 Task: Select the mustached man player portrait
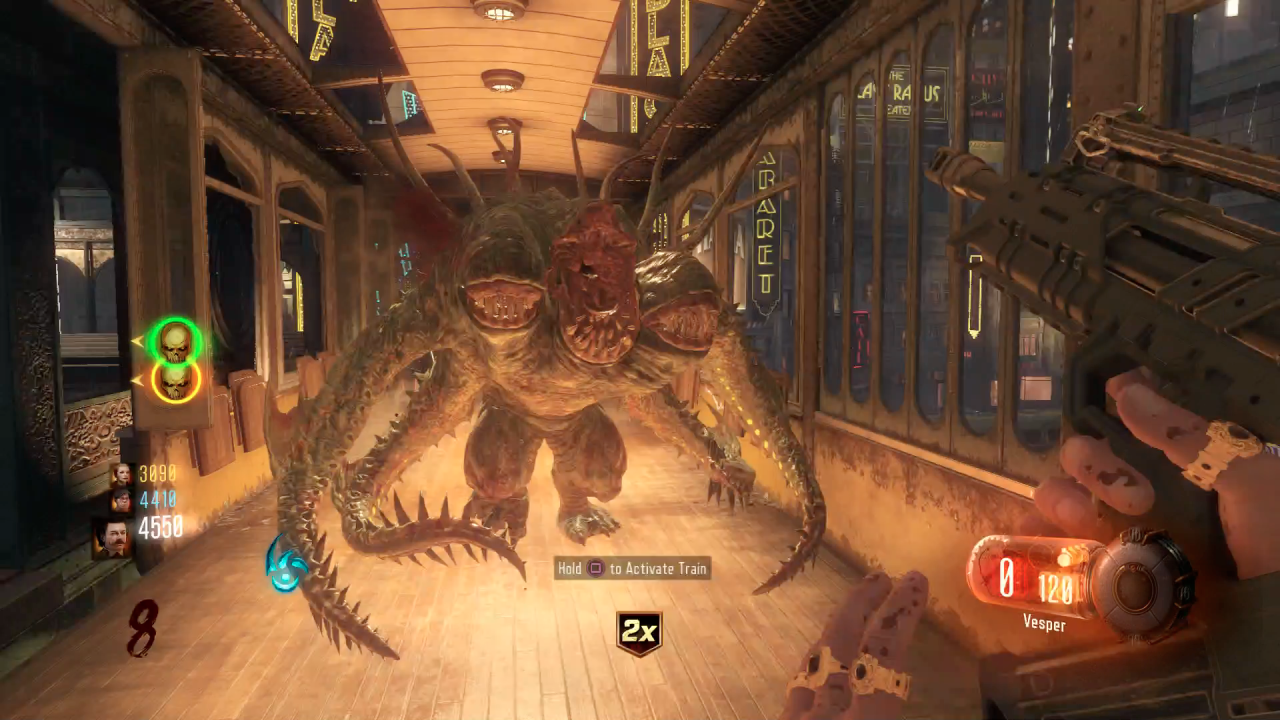(x=112, y=537)
